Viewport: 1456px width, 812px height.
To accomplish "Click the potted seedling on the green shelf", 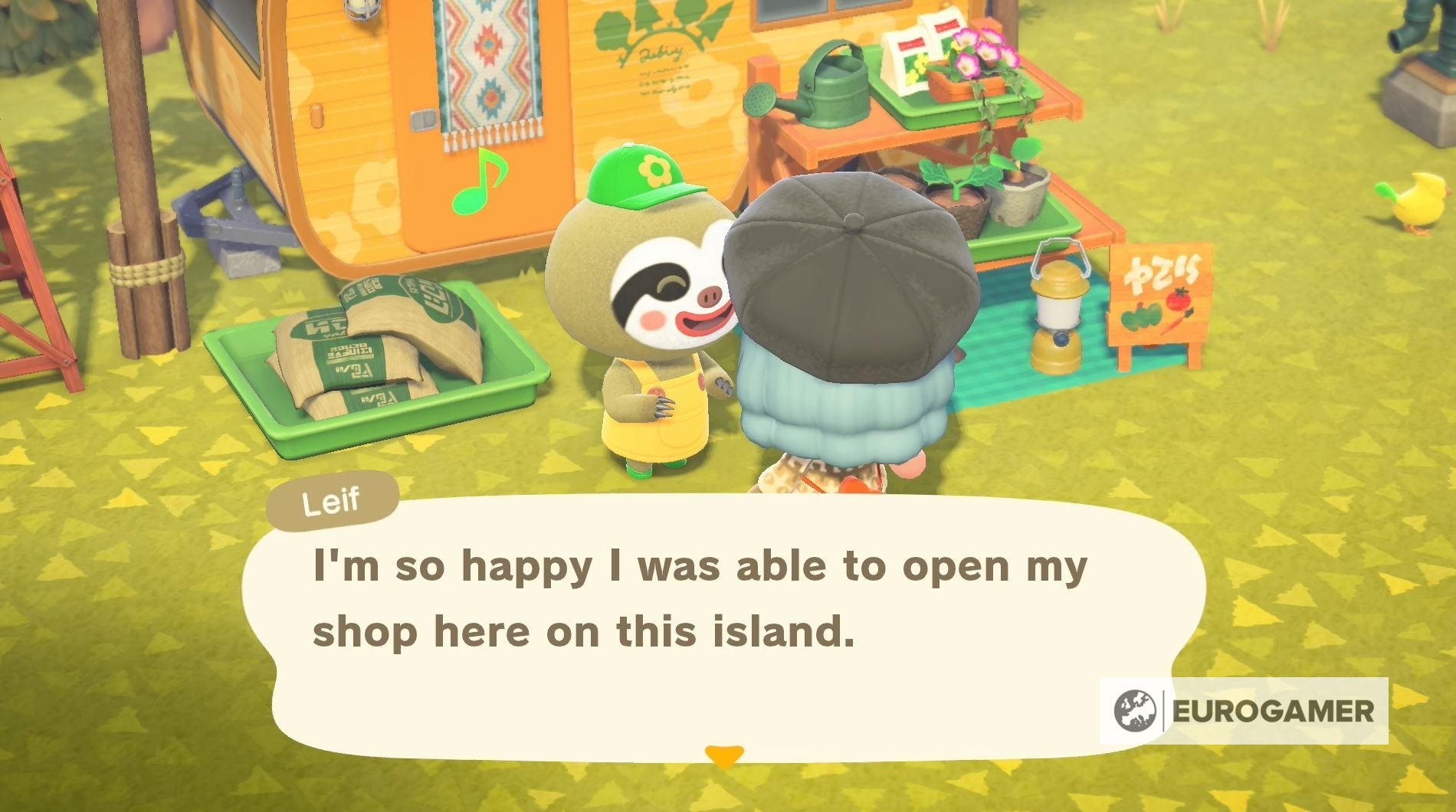I will (962, 192).
